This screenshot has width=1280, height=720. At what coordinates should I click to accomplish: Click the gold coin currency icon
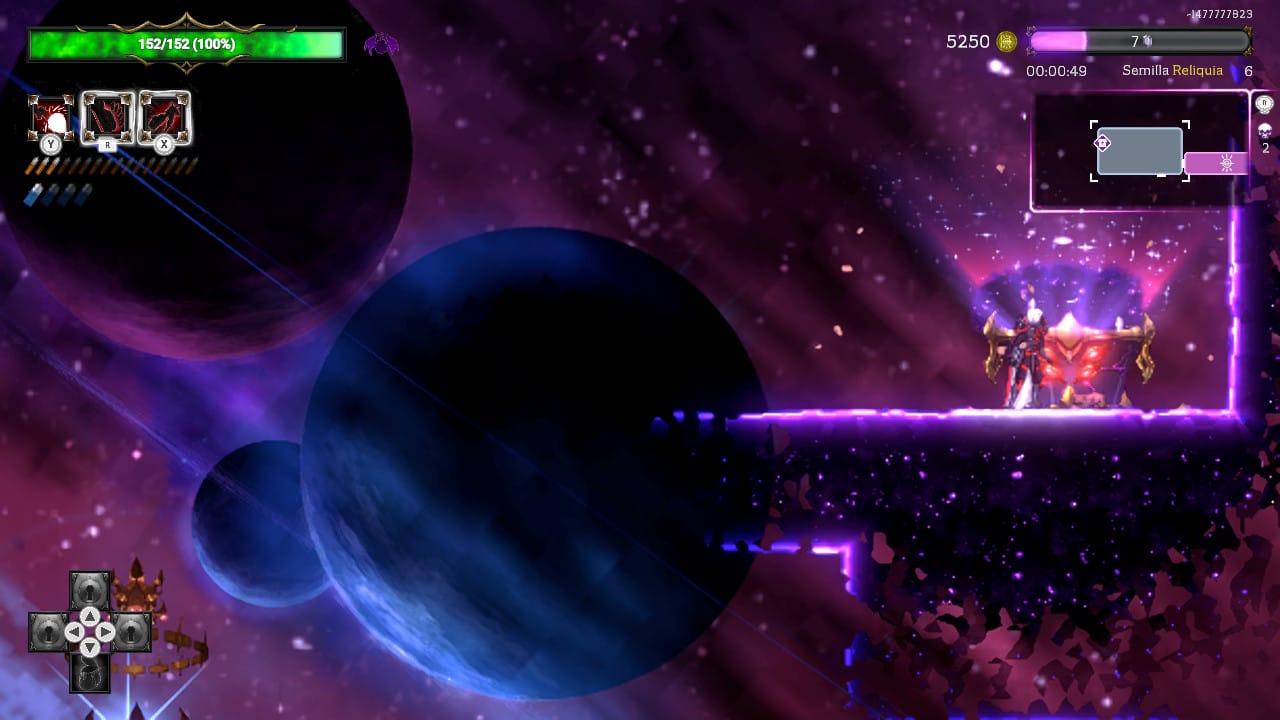click(x=1007, y=41)
